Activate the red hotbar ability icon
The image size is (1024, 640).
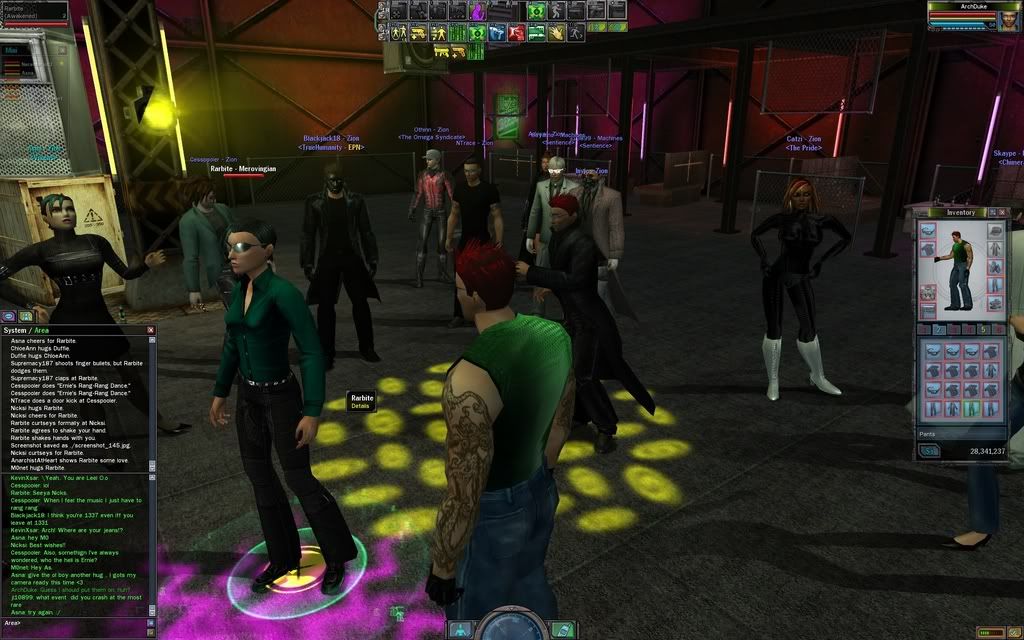coord(517,32)
